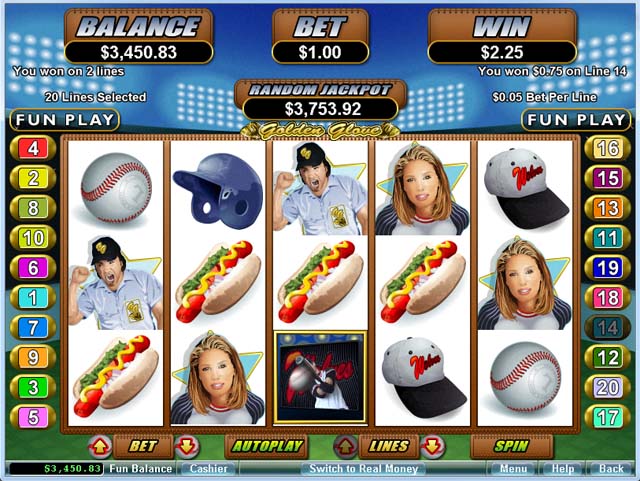The width and height of the screenshot is (640, 481).
Task: Choose payline number 1
Action: pos(33,297)
